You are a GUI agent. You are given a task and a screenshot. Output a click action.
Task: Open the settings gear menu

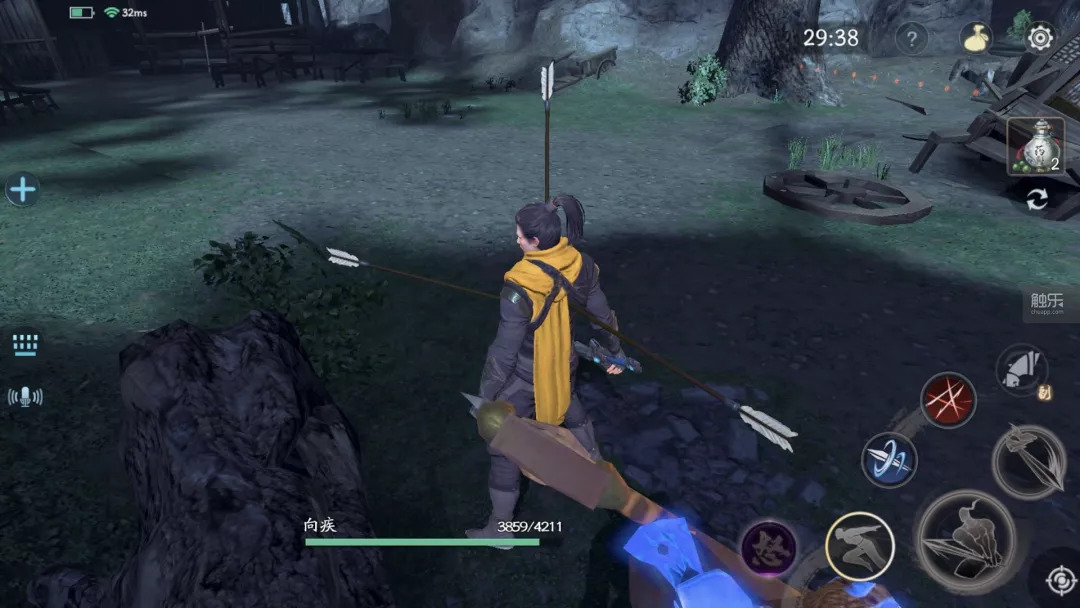pyautogui.click(x=1040, y=38)
